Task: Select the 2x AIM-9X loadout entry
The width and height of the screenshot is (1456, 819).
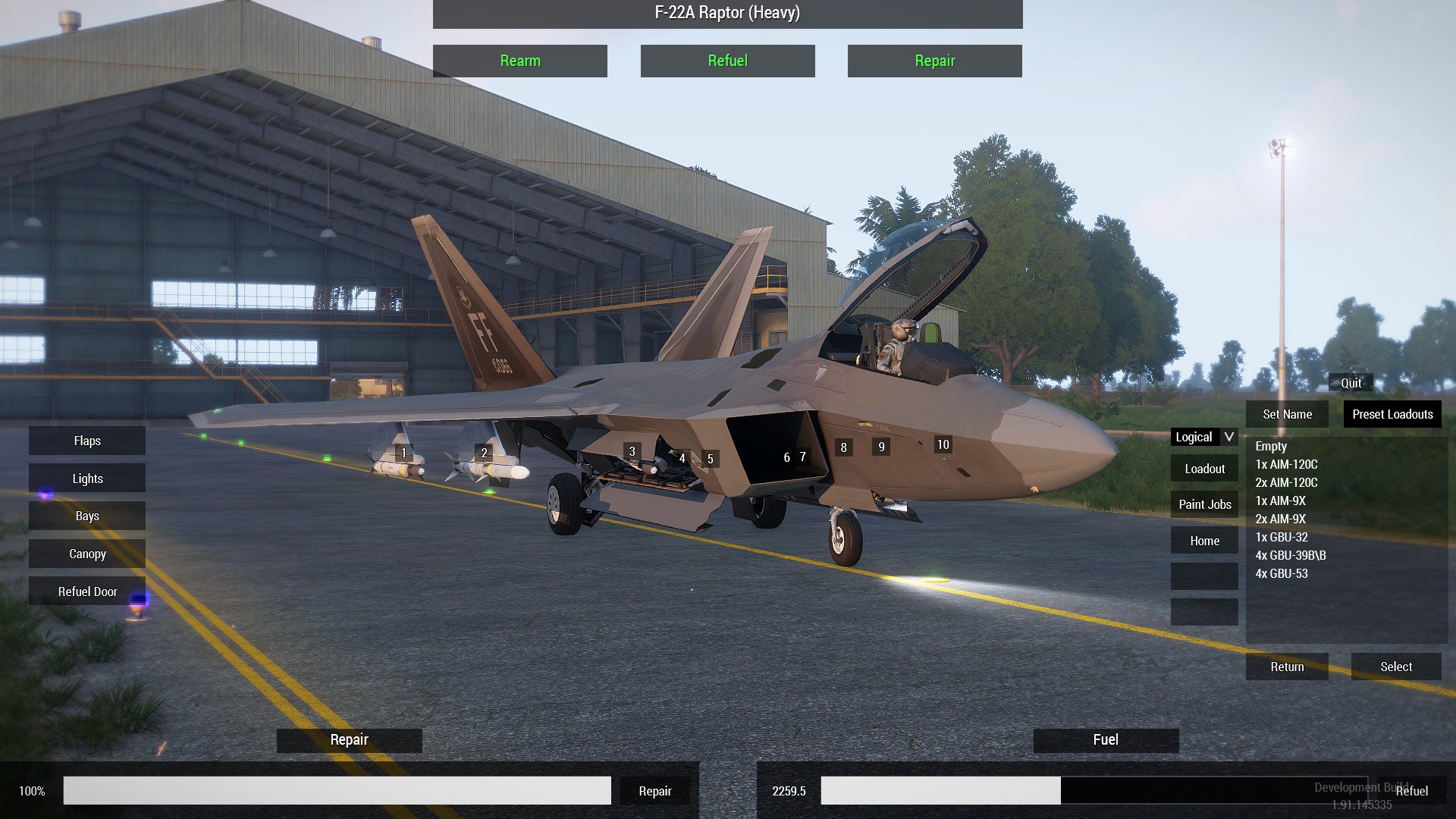Action: pyautogui.click(x=1281, y=519)
